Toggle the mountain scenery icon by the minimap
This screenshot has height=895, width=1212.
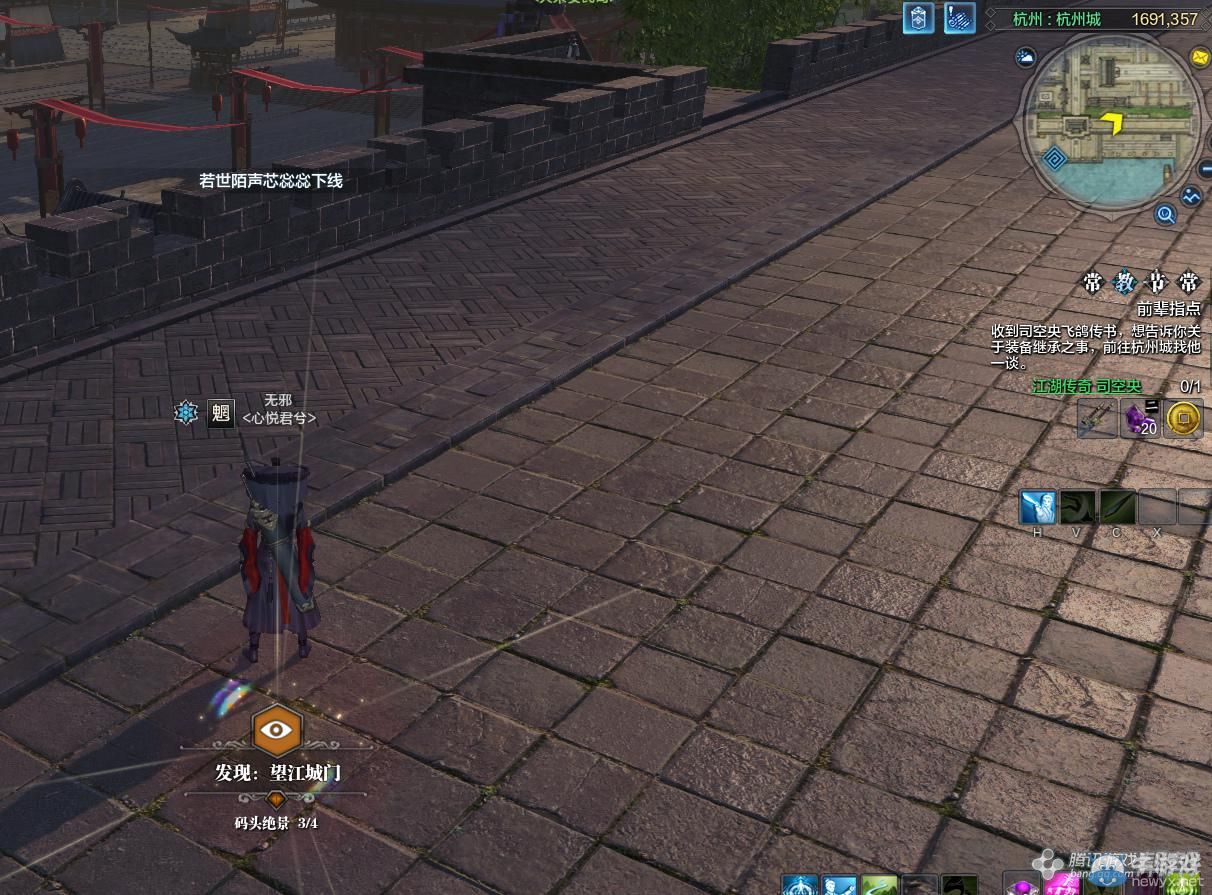click(x=1190, y=197)
